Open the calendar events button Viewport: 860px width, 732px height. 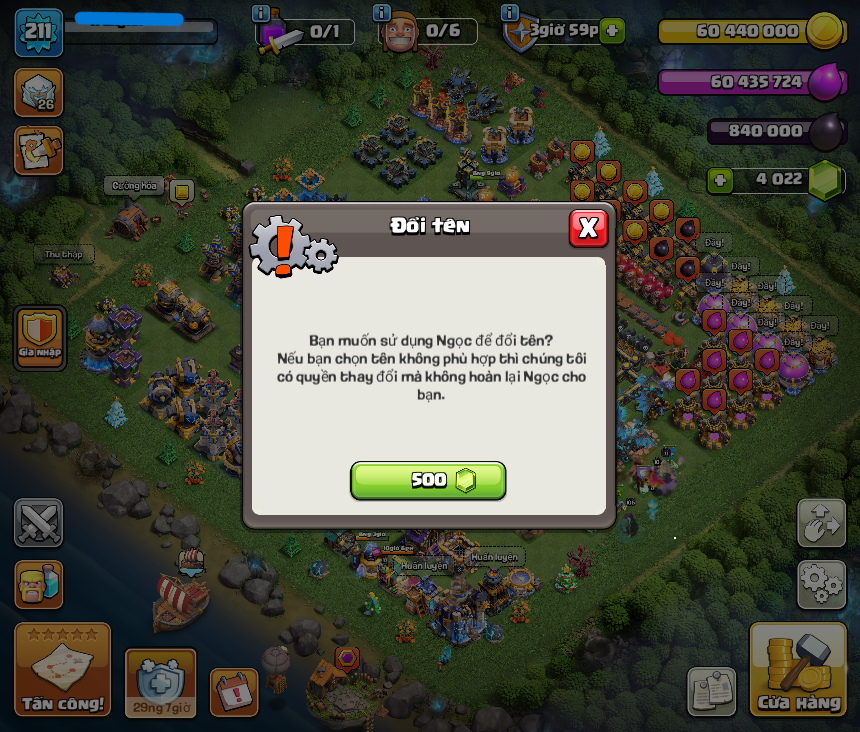coord(234,692)
